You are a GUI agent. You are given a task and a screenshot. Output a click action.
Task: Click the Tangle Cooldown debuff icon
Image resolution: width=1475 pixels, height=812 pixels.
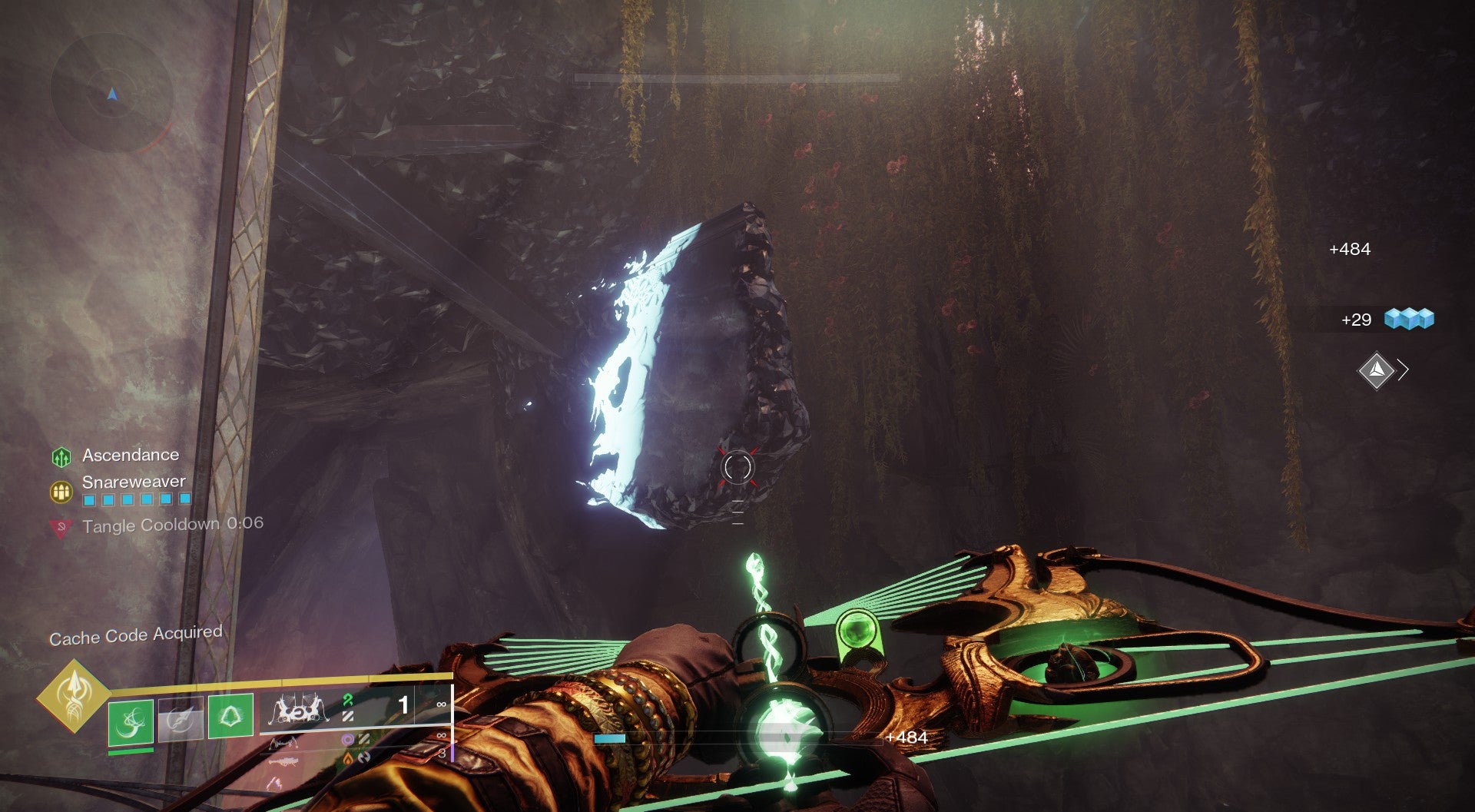point(61,528)
